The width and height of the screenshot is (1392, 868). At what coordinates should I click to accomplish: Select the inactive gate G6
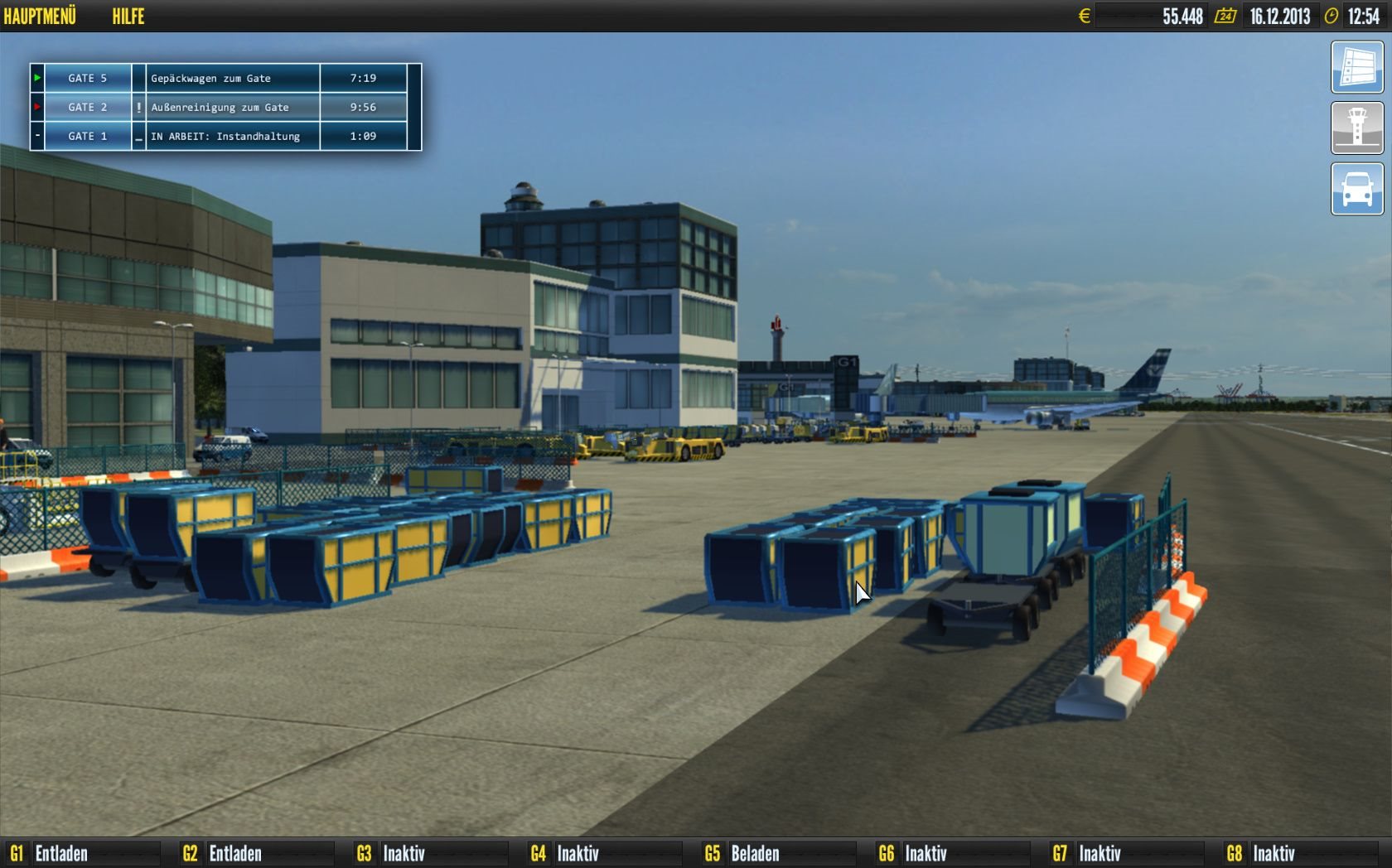pyautogui.click(x=914, y=853)
